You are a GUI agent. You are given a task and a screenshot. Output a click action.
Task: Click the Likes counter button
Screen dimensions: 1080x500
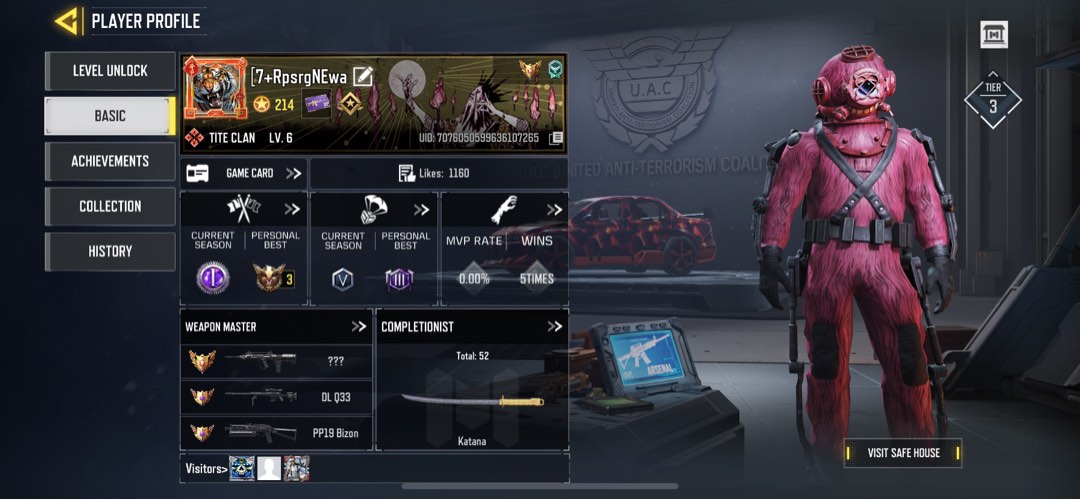click(437, 173)
